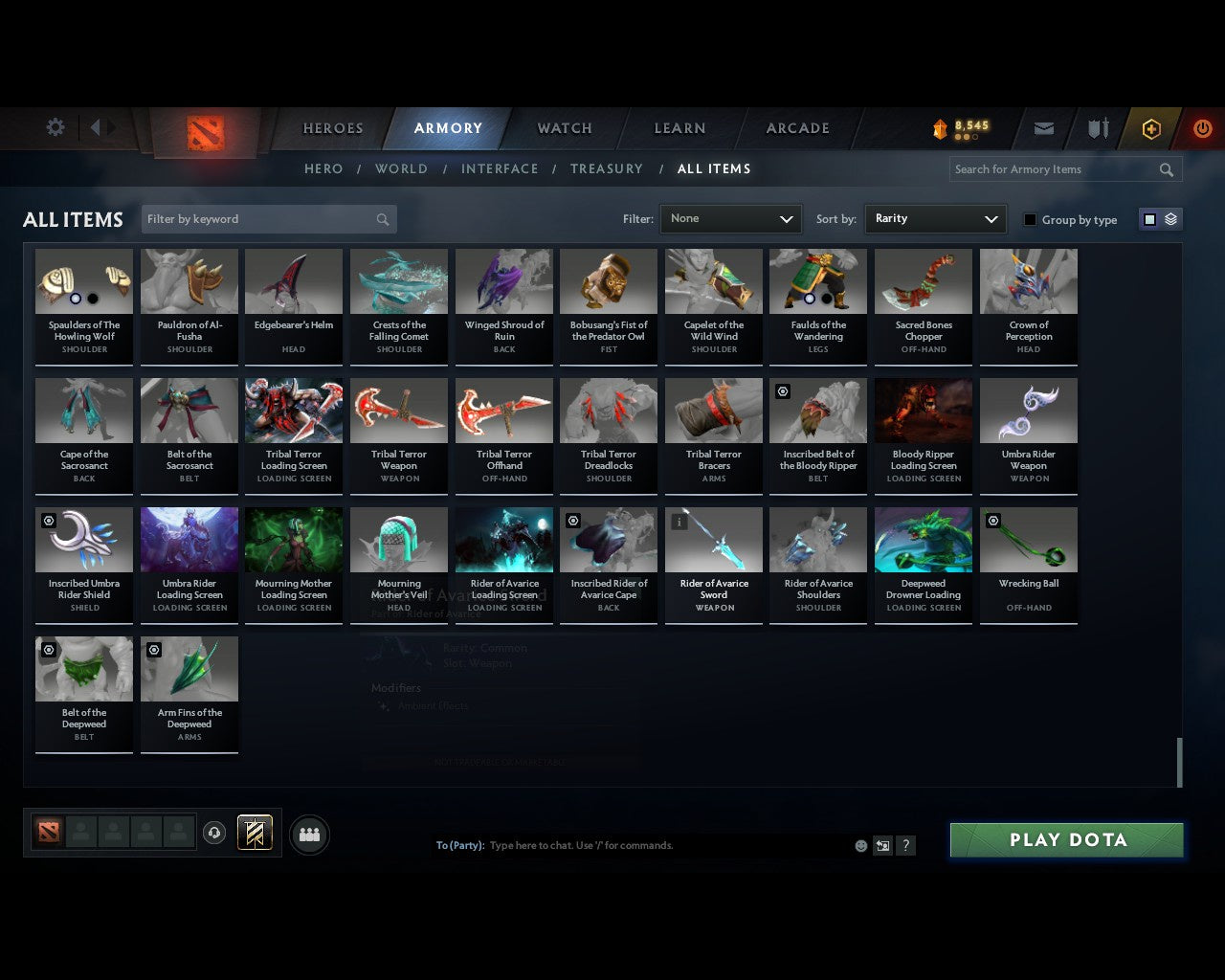Screen dimensions: 1225x980
Task: Open the Filter: None dropdown
Action: [730, 218]
